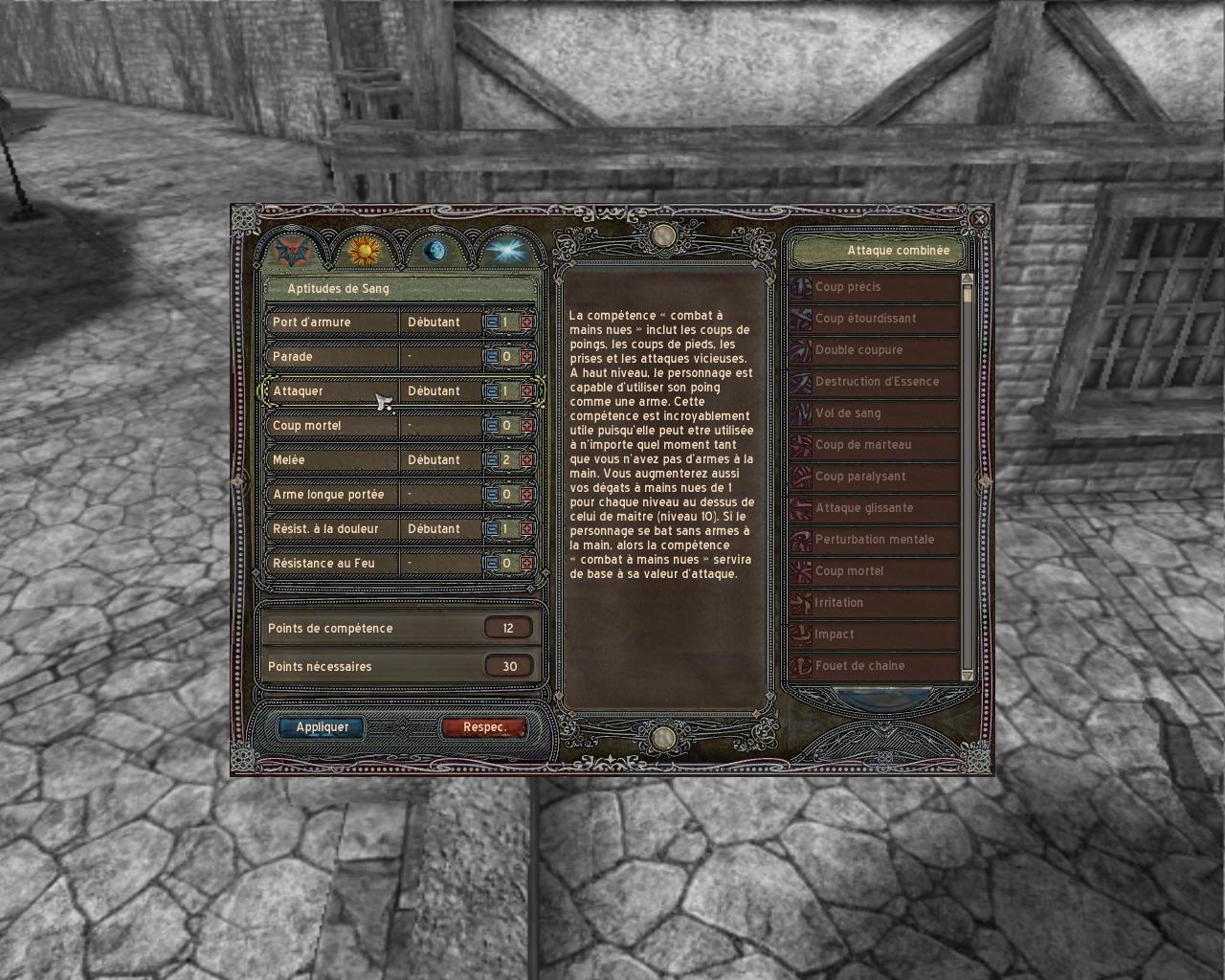This screenshot has width=1225, height=980.
Task: Lower the Melée skill by one point
Action: tap(491, 460)
